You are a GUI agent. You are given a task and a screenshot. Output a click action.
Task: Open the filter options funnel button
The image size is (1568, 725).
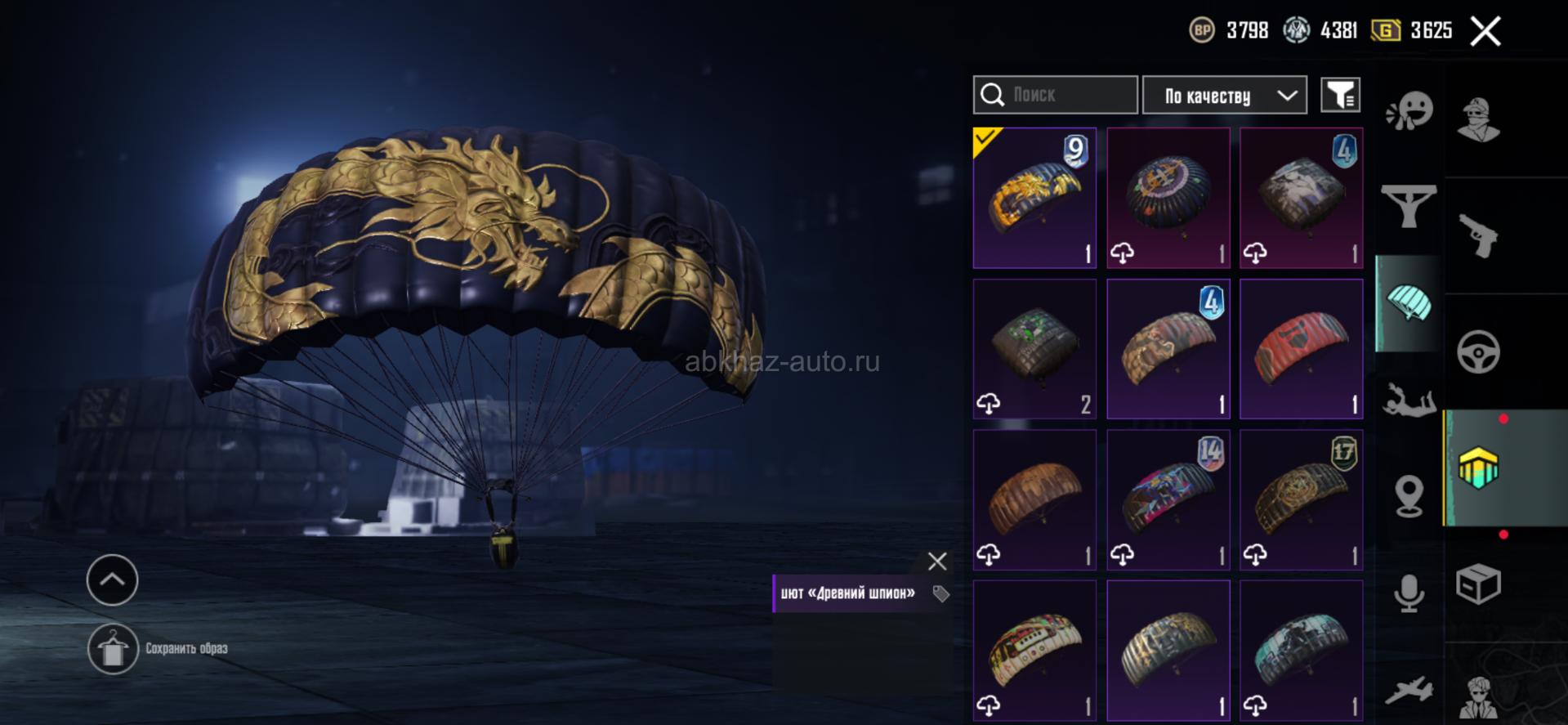pos(1340,96)
